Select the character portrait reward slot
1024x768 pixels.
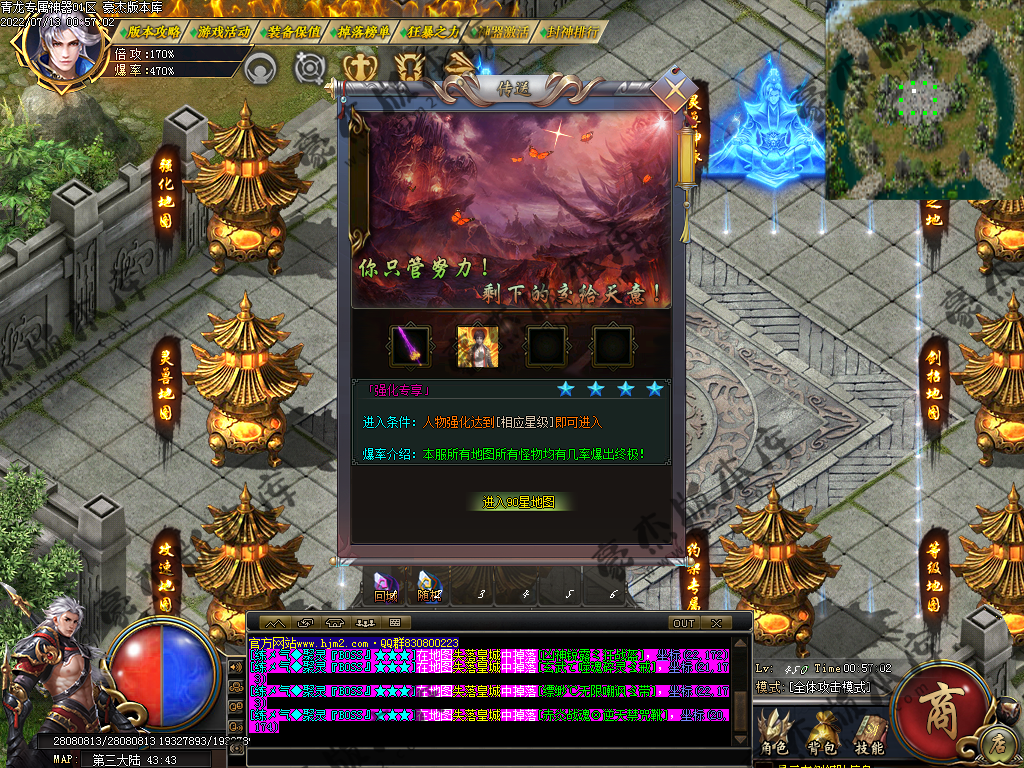pyautogui.click(x=477, y=346)
